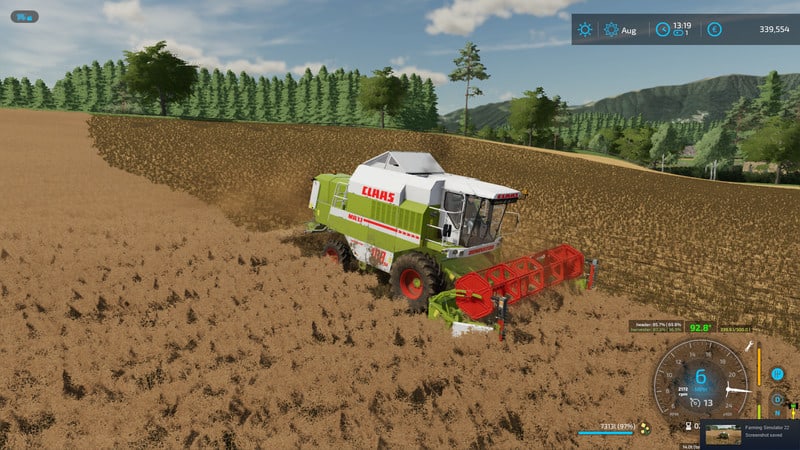
Task: Click the game clock icon
Action: (662, 30)
